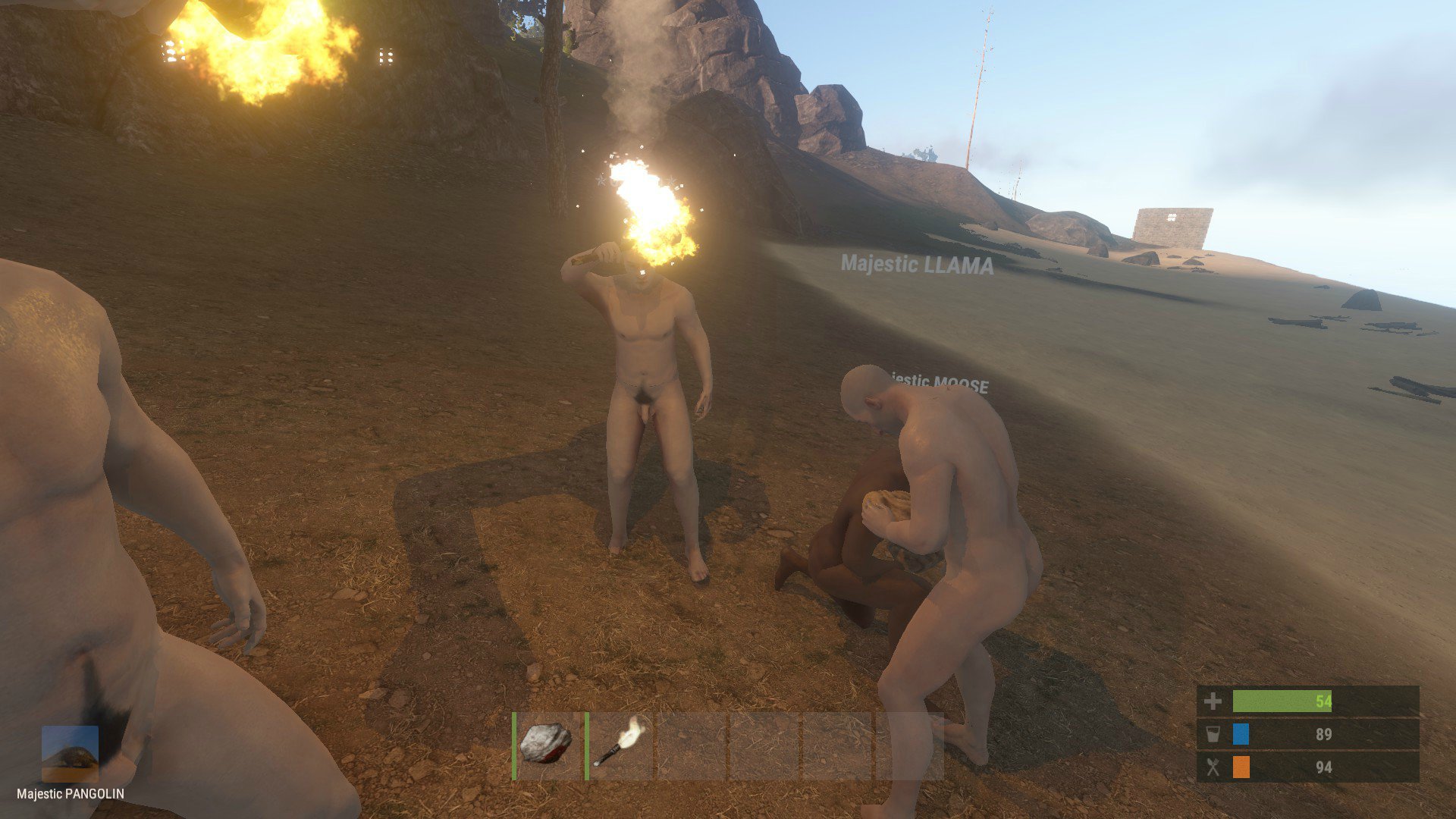1456x819 pixels.
Task: Equip the torch from the hotbar
Action: click(x=620, y=745)
